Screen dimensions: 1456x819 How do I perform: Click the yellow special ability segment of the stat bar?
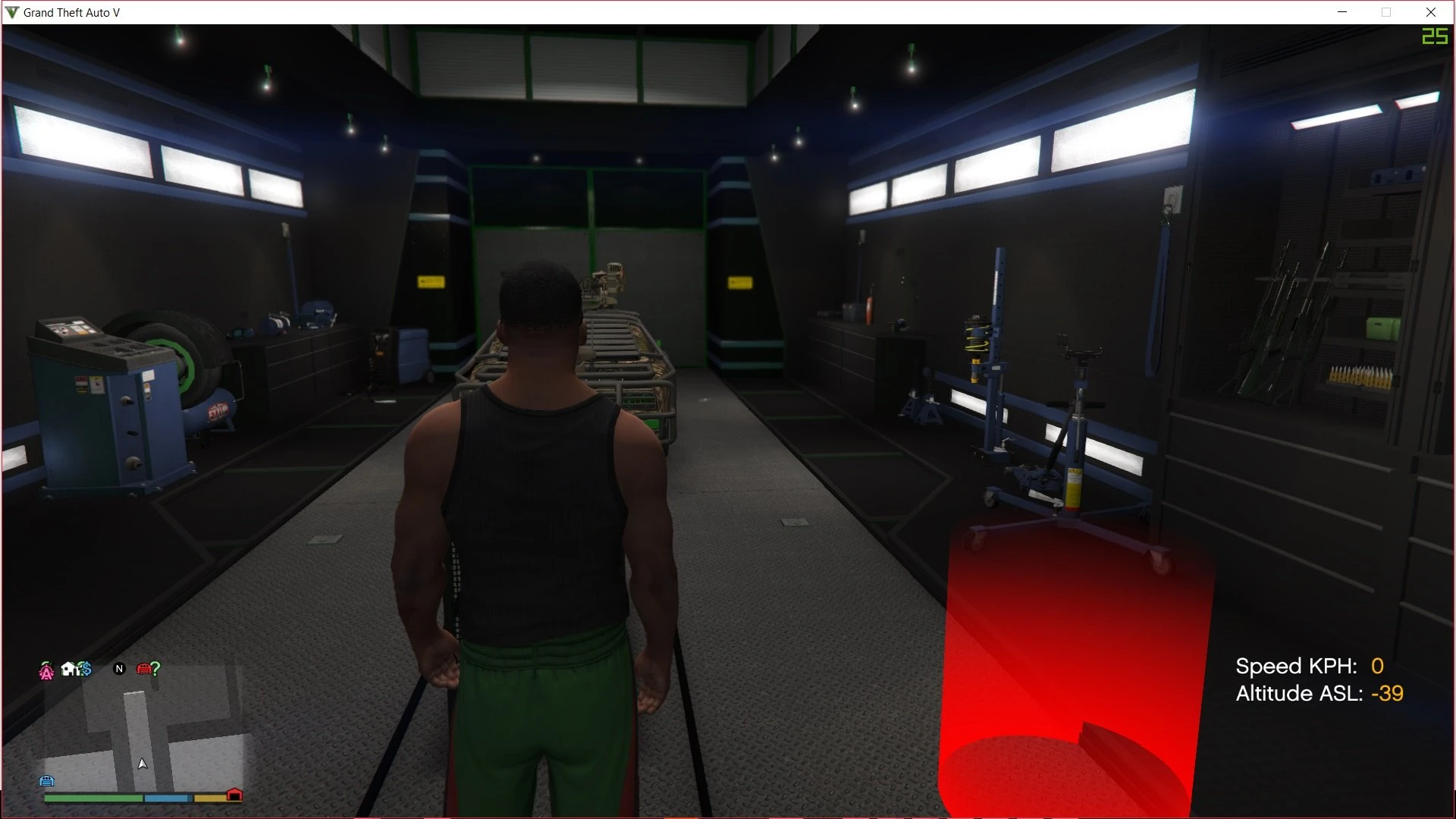[x=209, y=798]
